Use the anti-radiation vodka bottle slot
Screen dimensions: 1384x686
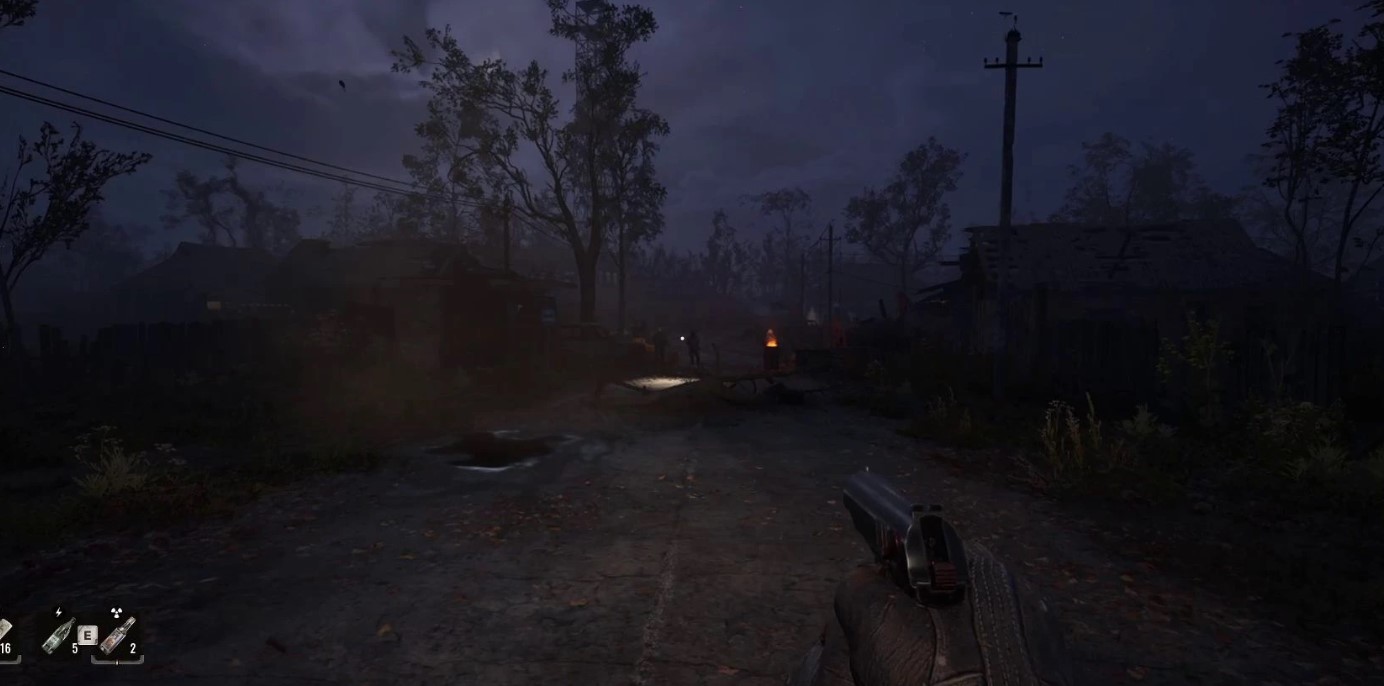point(117,635)
